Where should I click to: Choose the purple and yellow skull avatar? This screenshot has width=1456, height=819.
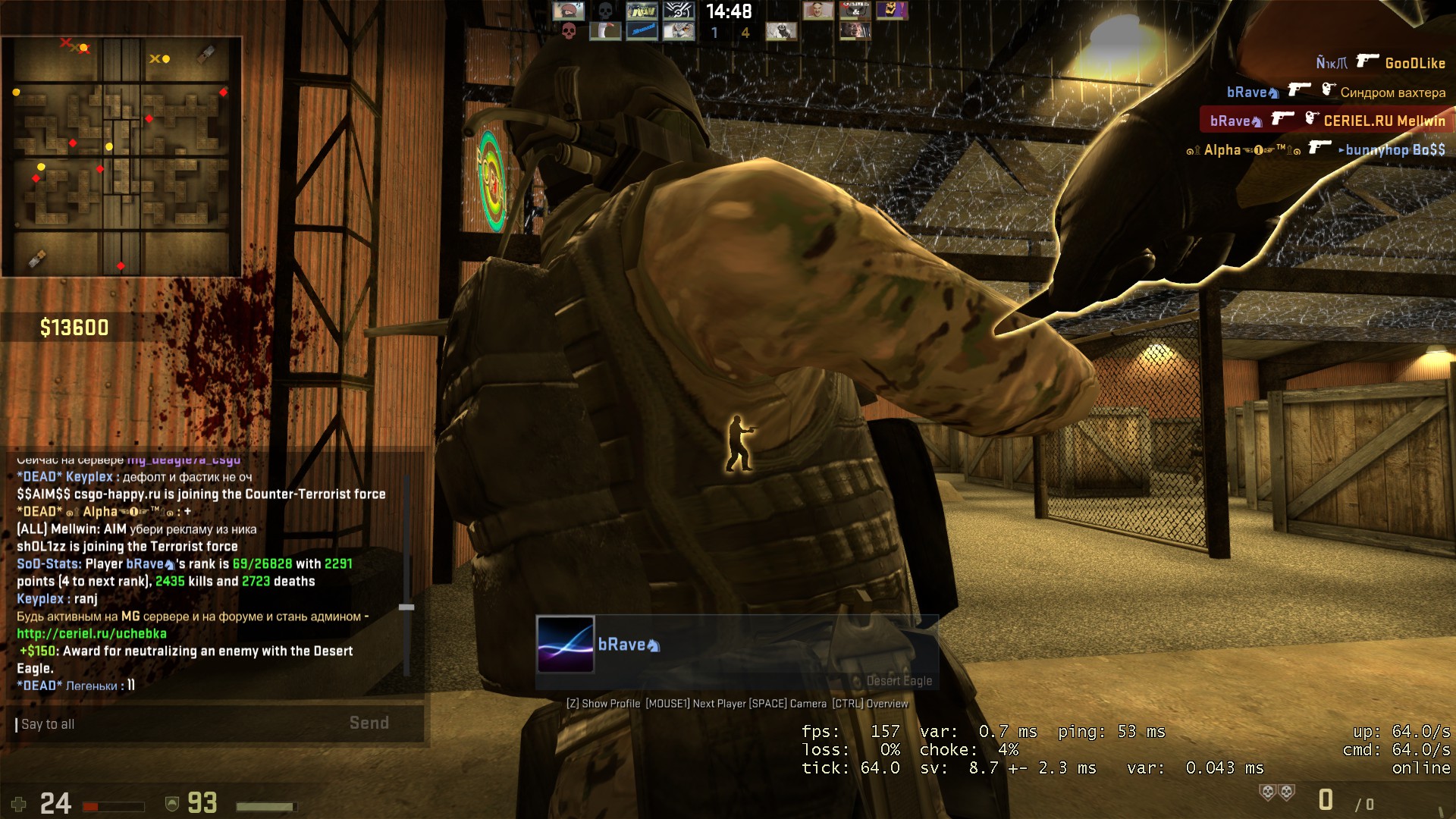[x=892, y=11]
